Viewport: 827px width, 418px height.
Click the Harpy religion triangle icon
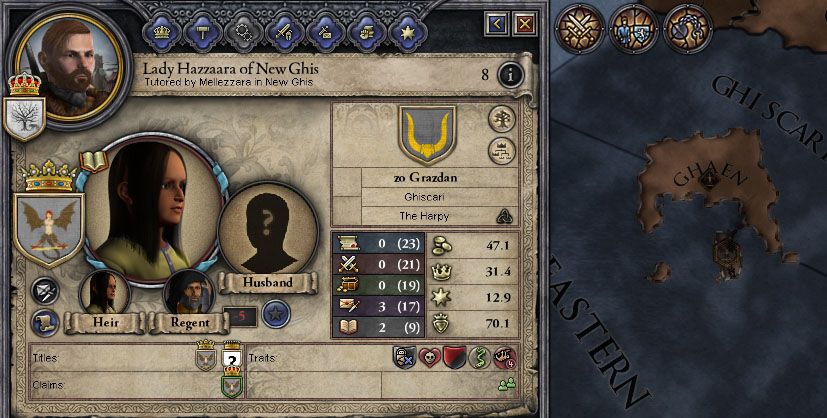point(504,216)
